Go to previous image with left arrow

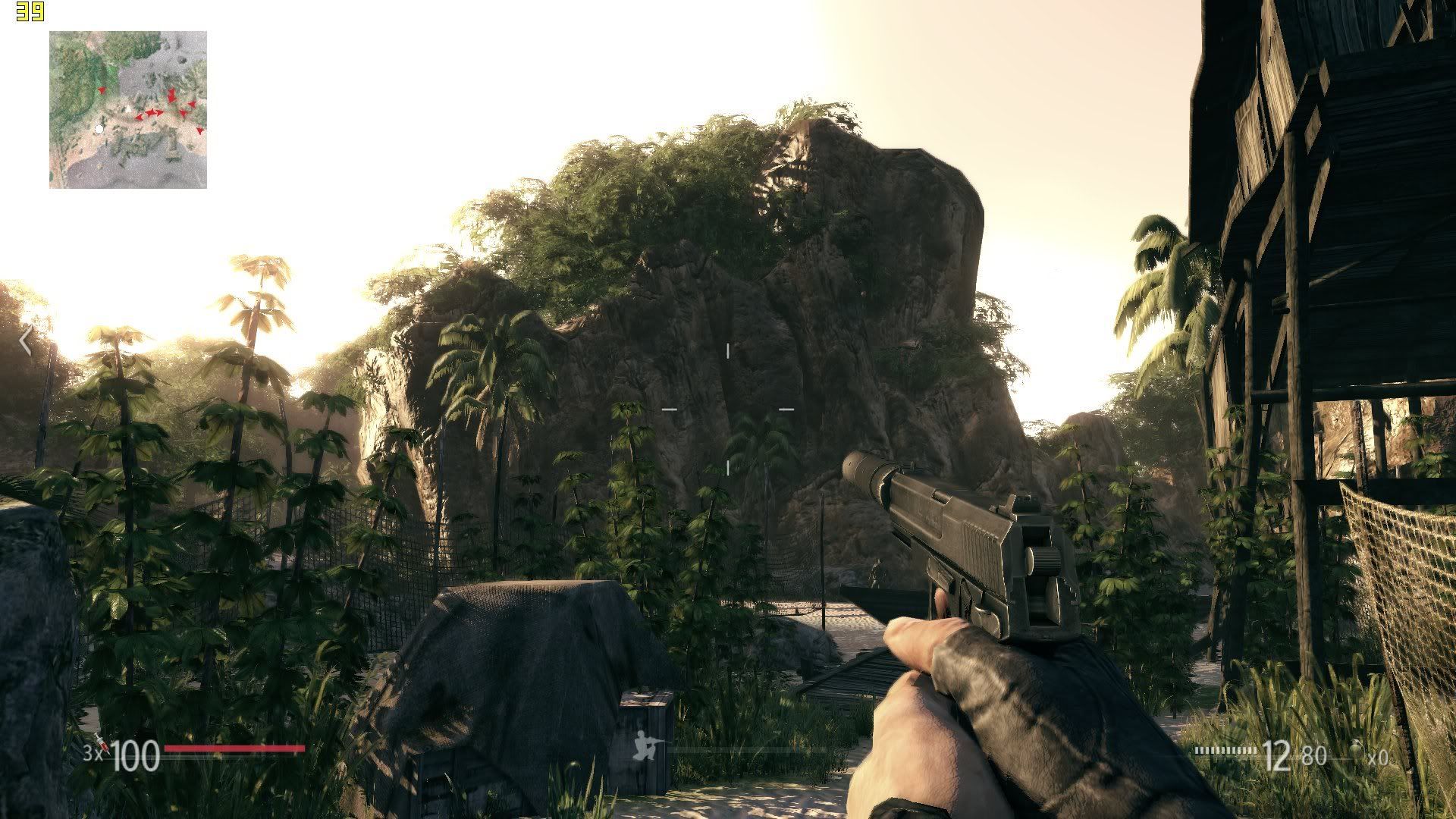25,341
